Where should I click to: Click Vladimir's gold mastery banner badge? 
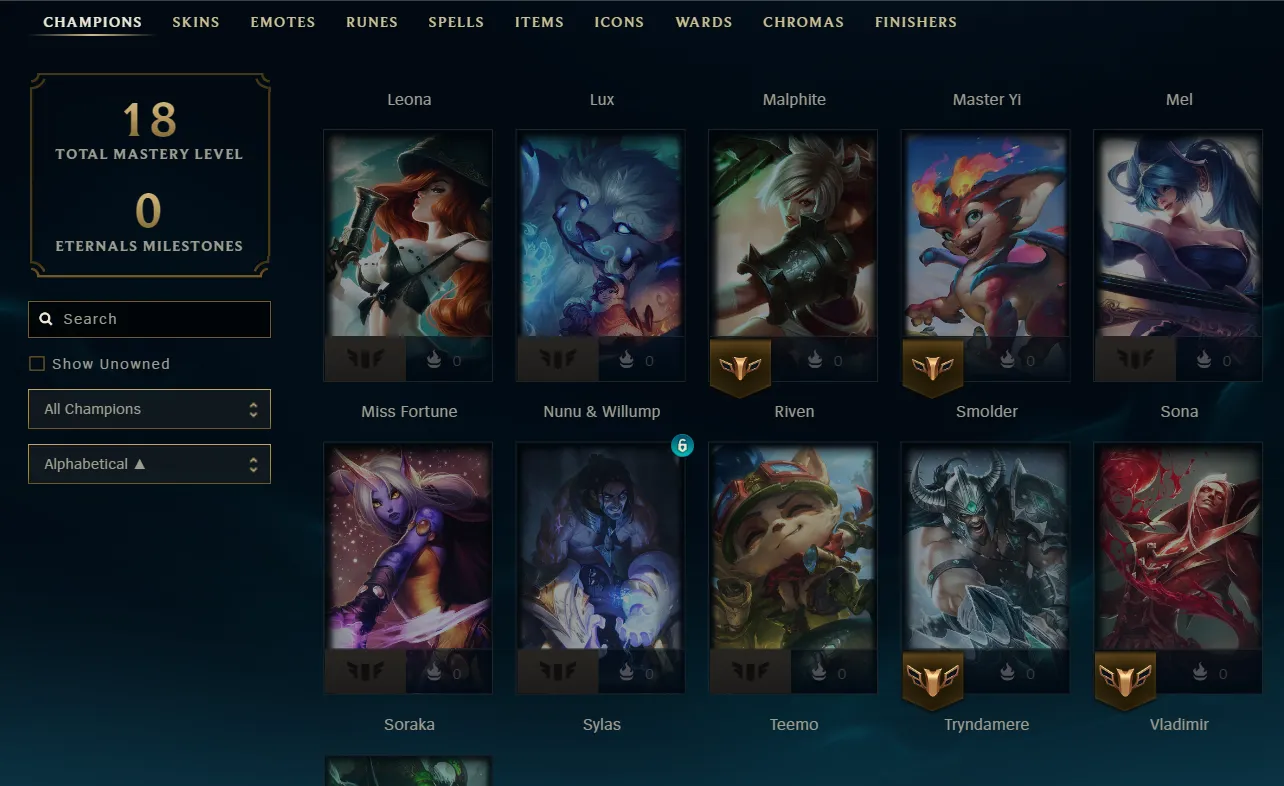point(1125,680)
